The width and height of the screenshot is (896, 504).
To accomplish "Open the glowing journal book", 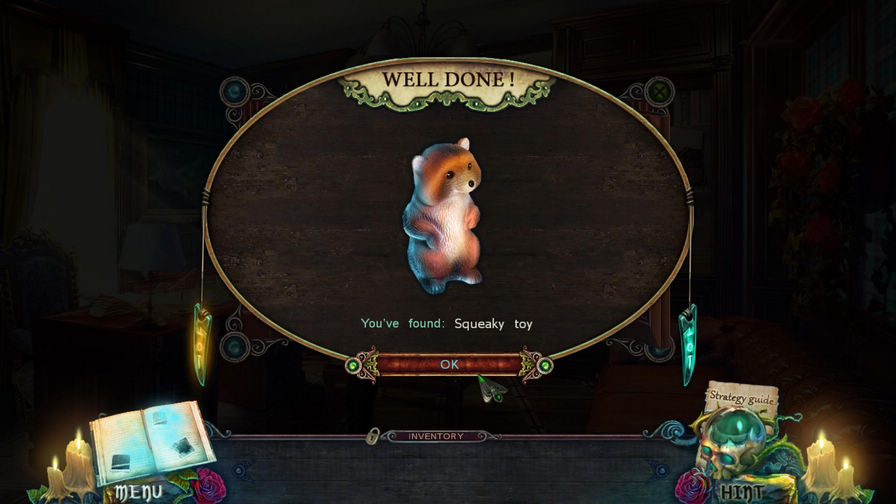I will click(x=150, y=442).
